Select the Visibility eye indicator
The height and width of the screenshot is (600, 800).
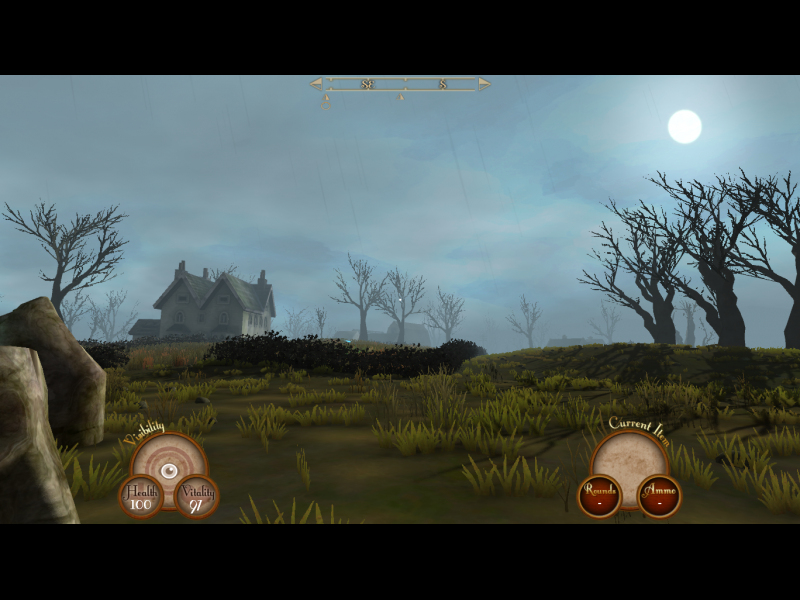coord(169,469)
